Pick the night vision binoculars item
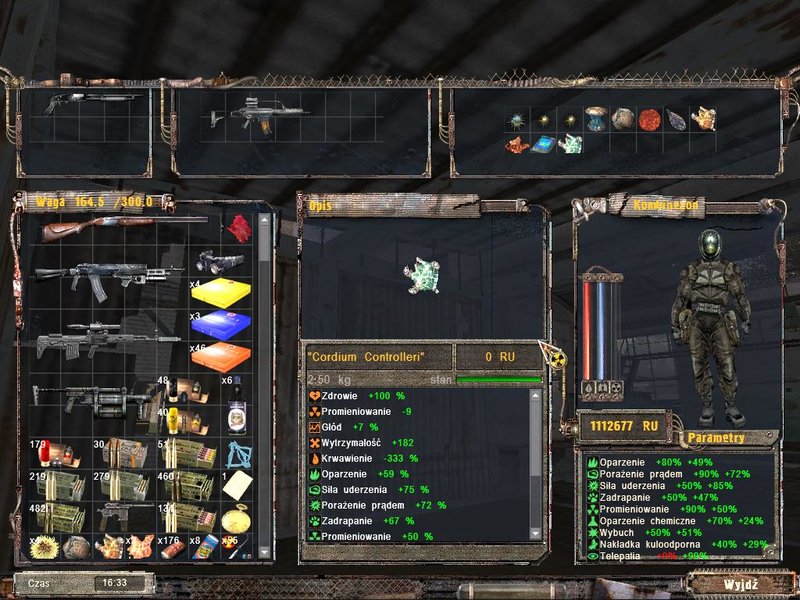Screen dimensions: 800x600 (220, 262)
